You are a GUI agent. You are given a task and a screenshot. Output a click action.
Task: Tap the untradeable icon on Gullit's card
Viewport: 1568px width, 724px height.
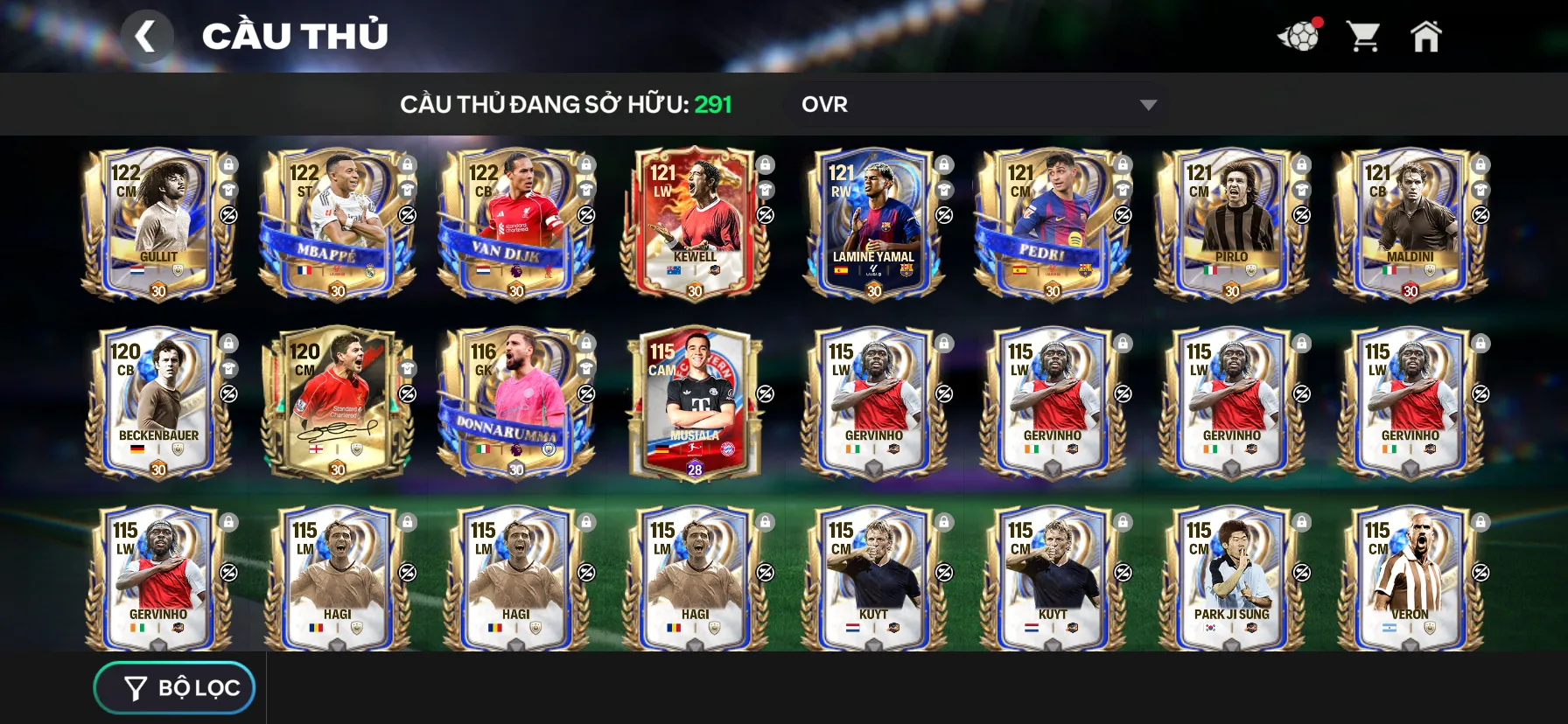pos(228,215)
